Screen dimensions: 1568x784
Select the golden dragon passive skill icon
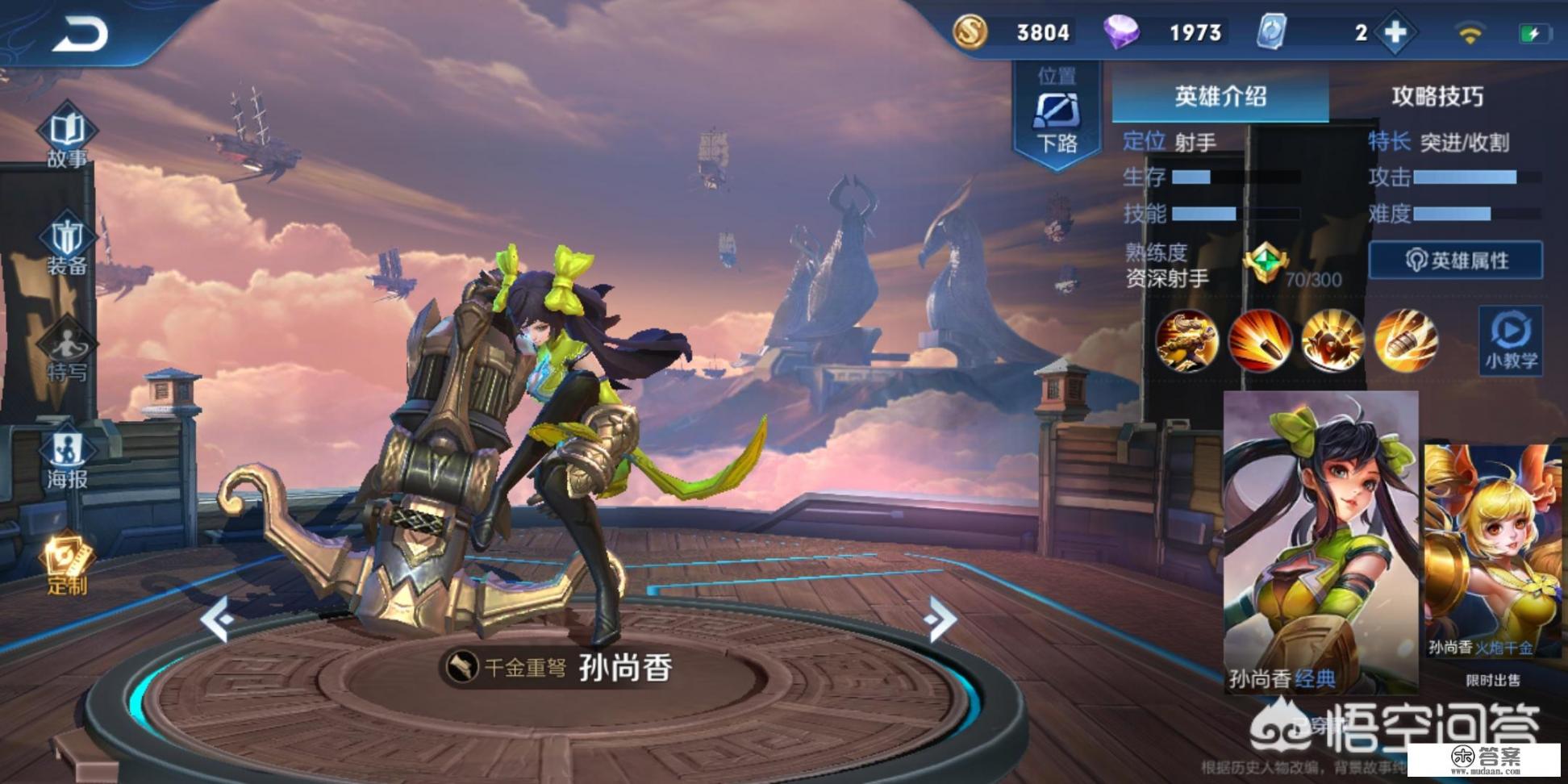pyautogui.click(x=1186, y=341)
